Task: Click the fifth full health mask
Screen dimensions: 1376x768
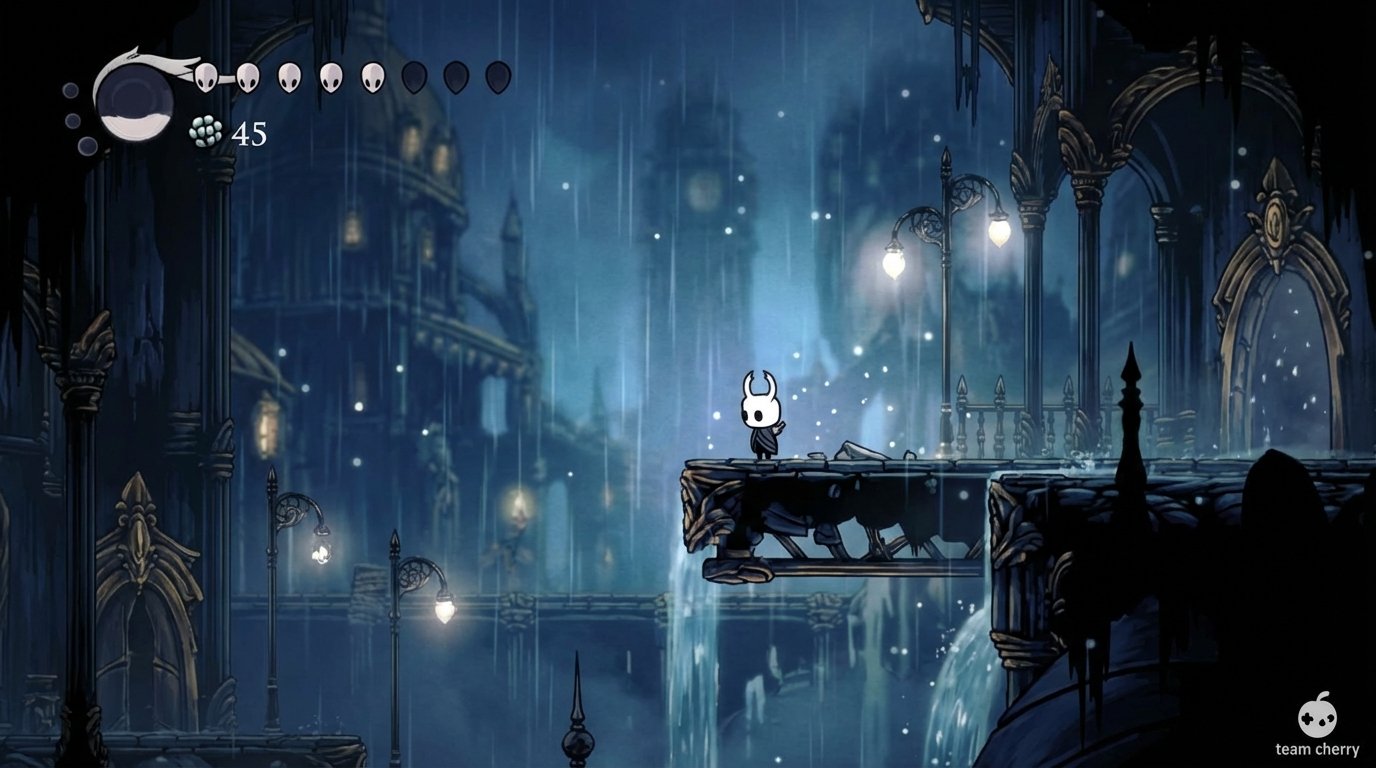Action: pyautogui.click(x=372, y=76)
